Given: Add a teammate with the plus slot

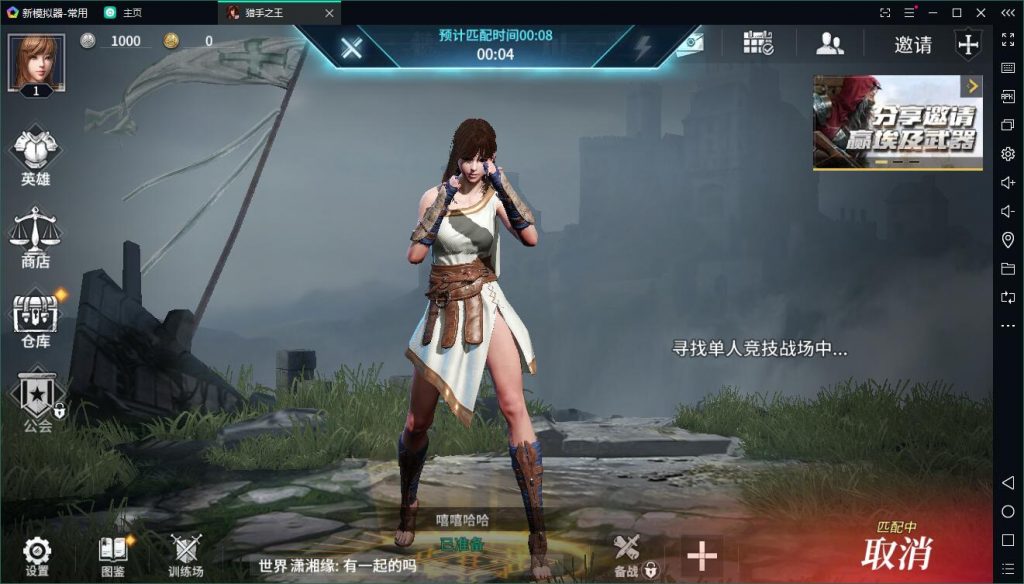Looking at the screenshot, I should [702, 555].
